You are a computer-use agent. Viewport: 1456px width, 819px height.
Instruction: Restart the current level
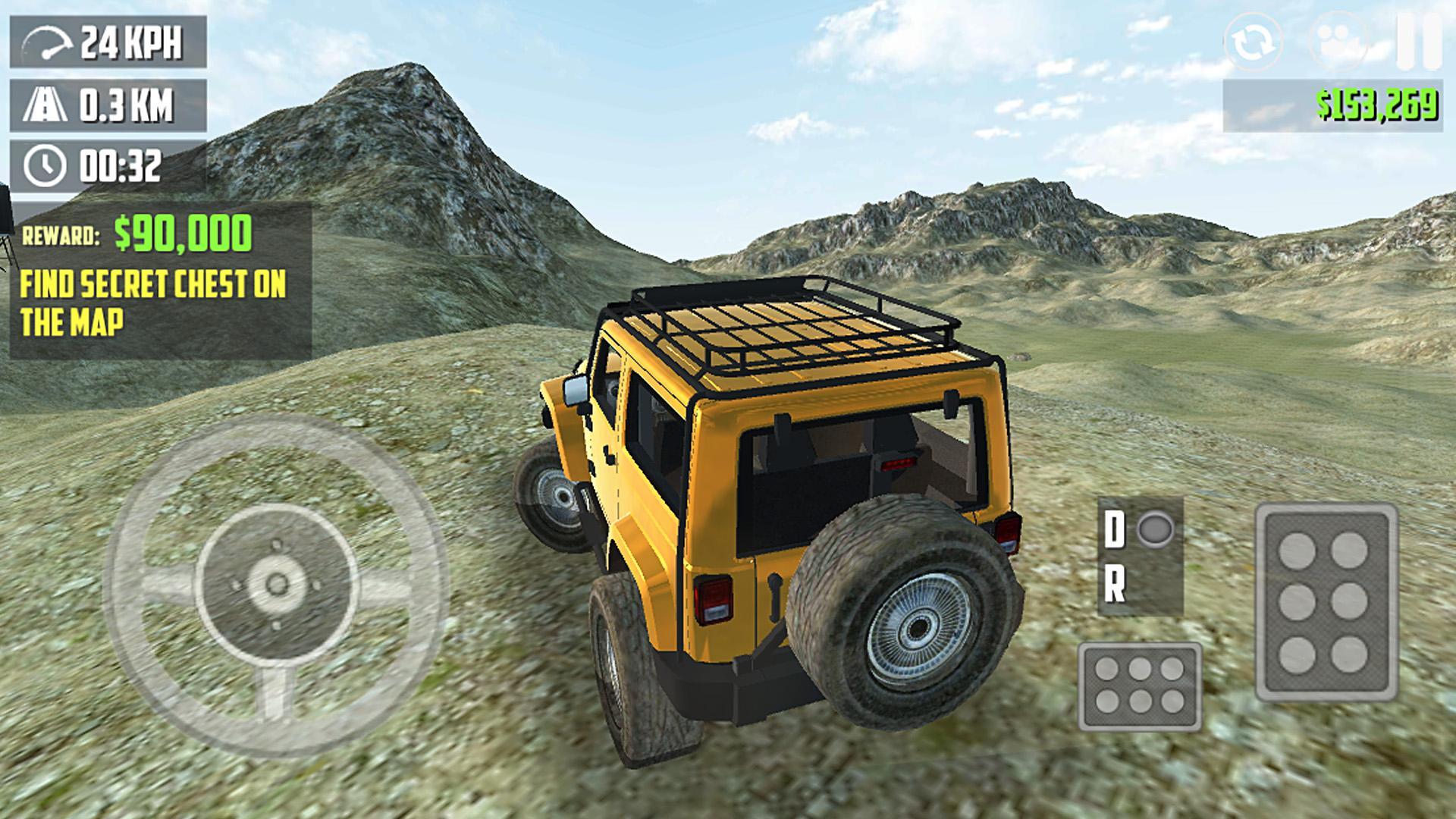(1253, 42)
